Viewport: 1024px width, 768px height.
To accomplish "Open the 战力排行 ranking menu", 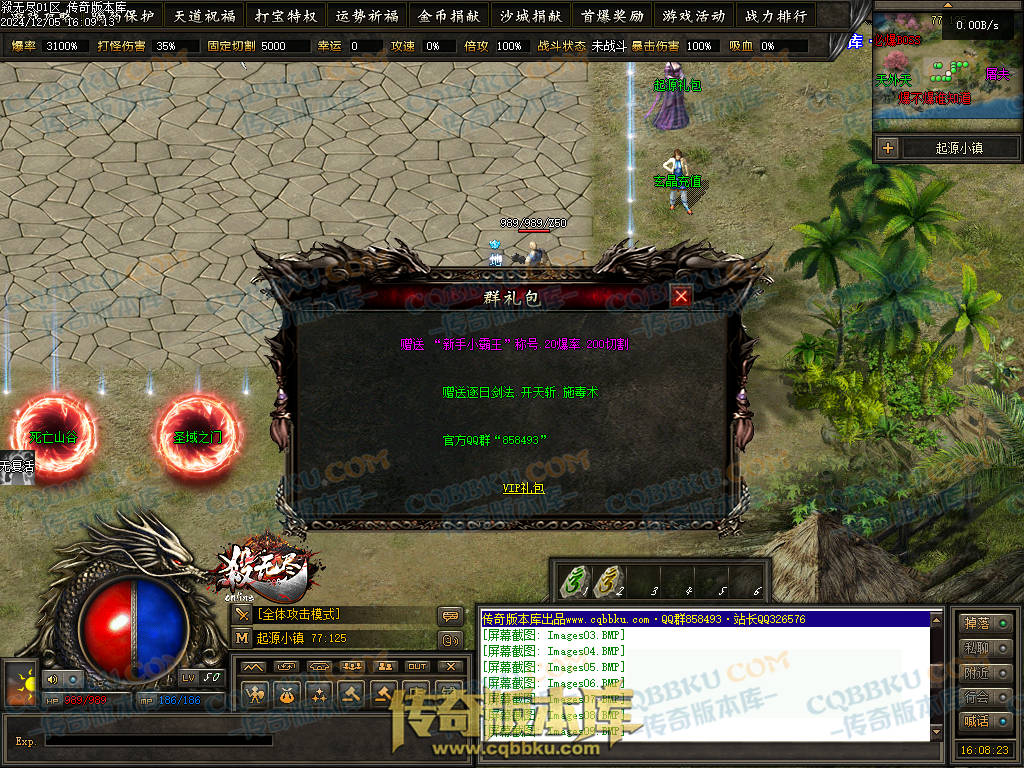I will [x=775, y=16].
